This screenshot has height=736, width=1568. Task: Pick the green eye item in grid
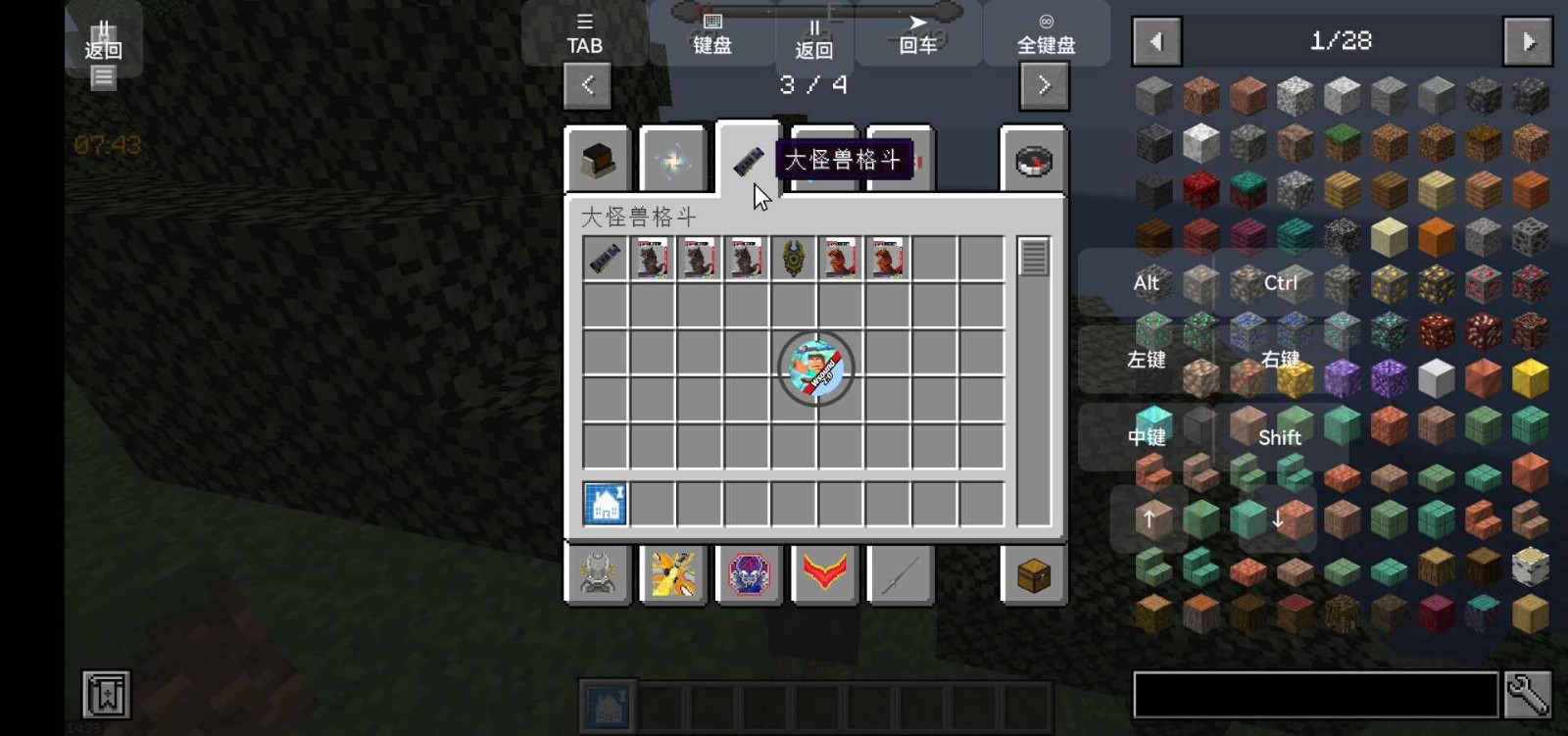tap(793, 259)
